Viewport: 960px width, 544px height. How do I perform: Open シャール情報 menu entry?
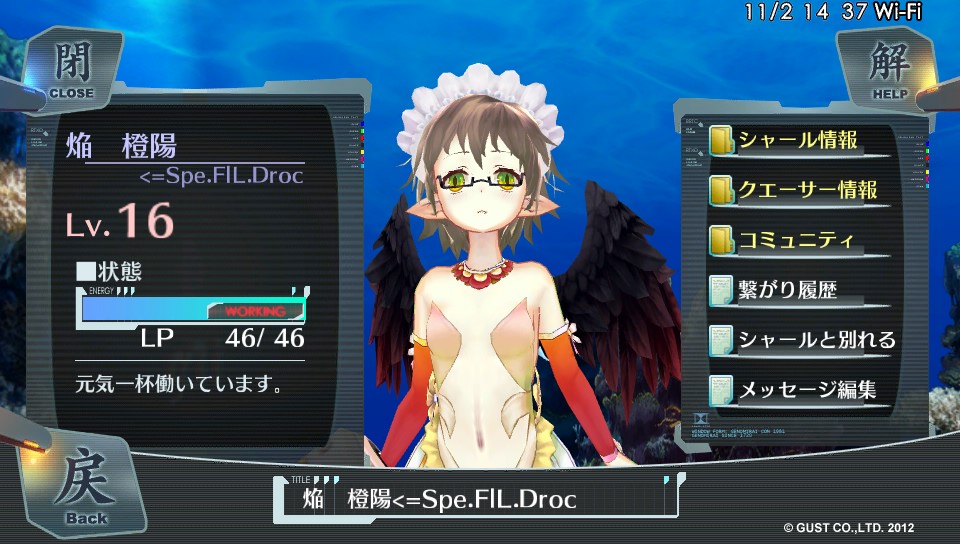(798, 140)
